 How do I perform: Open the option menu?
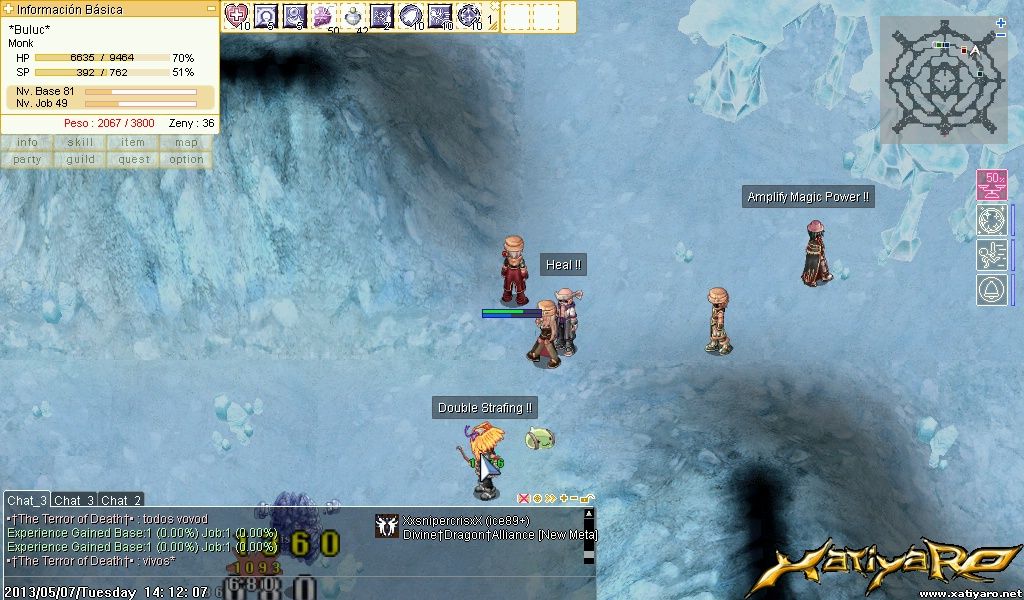(186, 159)
